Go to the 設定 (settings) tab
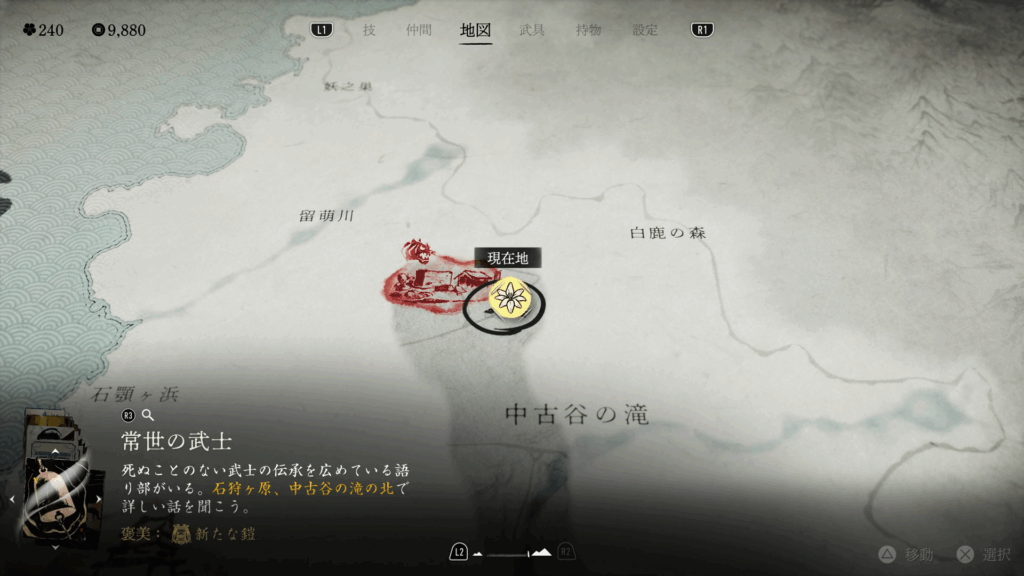 (x=645, y=30)
